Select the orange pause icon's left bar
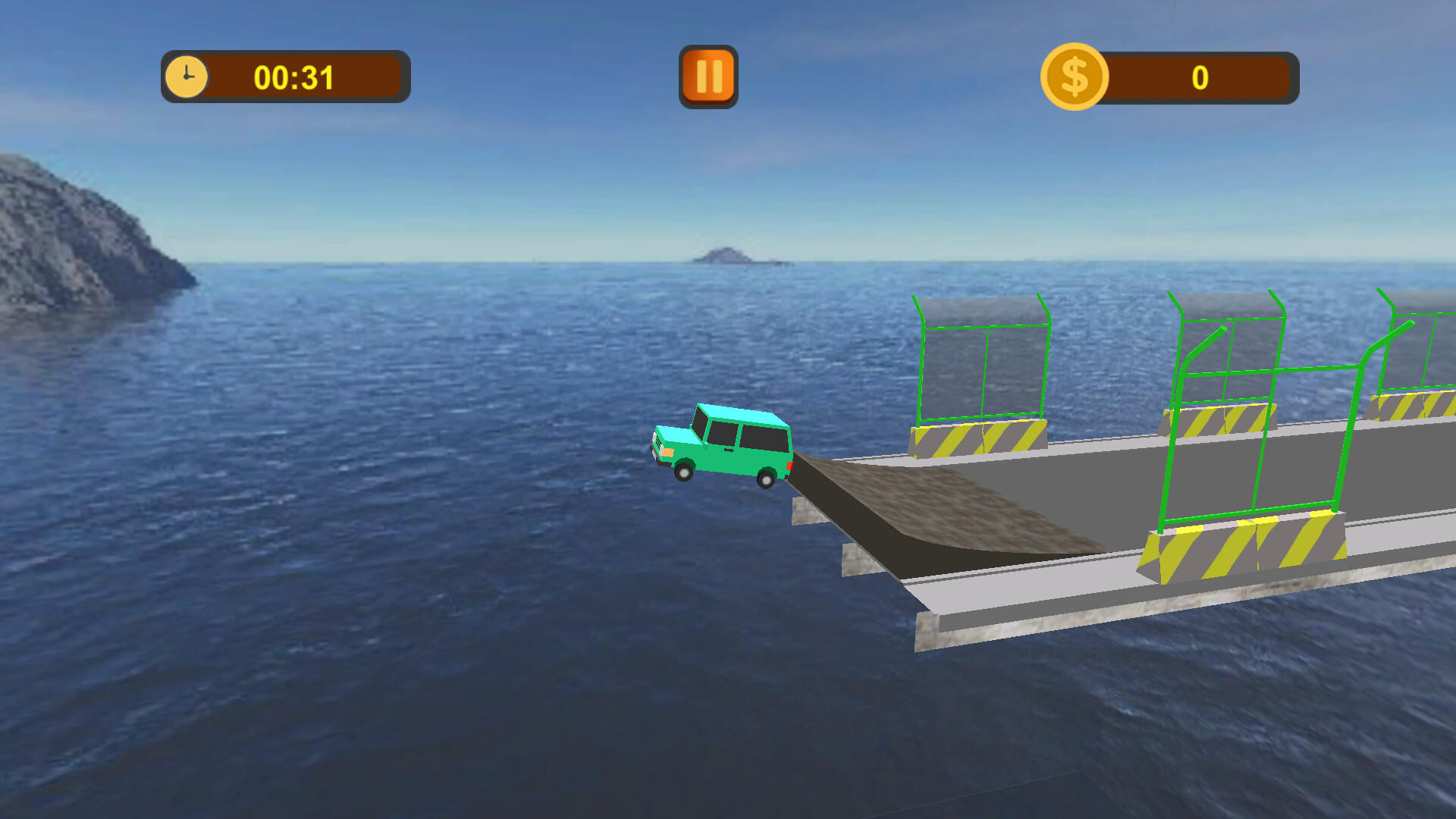 [x=701, y=75]
